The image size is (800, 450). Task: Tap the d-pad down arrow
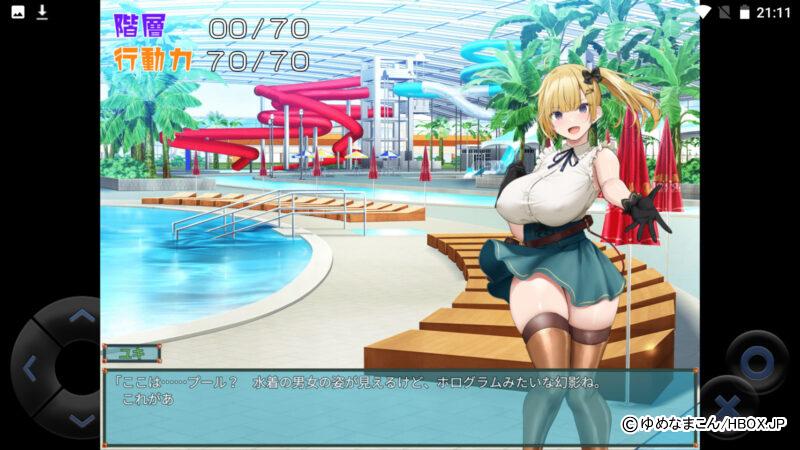pos(81,420)
